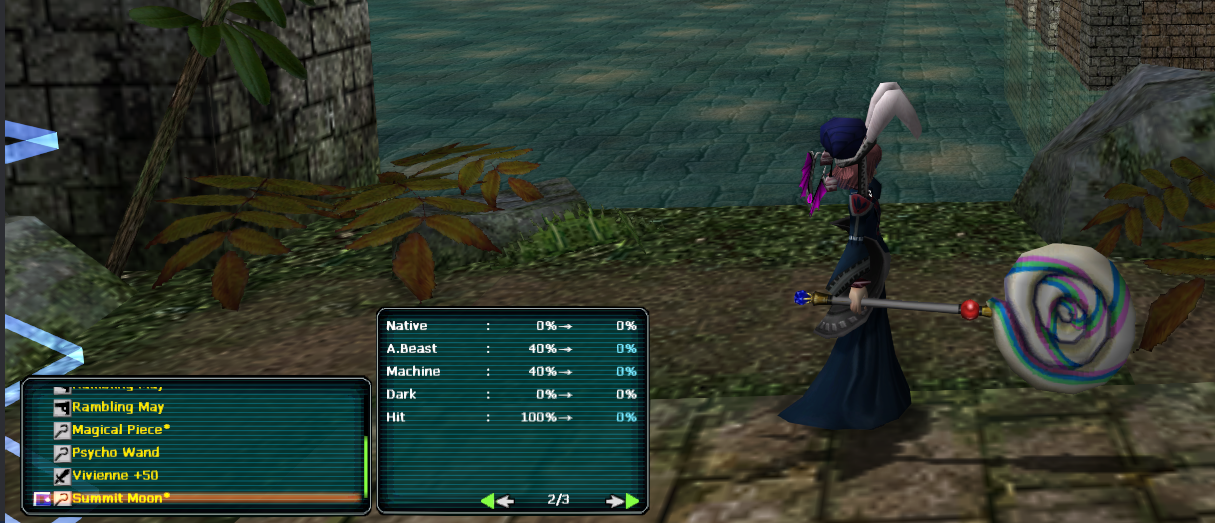The width and height of the screenshot is (1215, 523).
Task: Go to the previous stats page
Action: click(x=497, y=501)
